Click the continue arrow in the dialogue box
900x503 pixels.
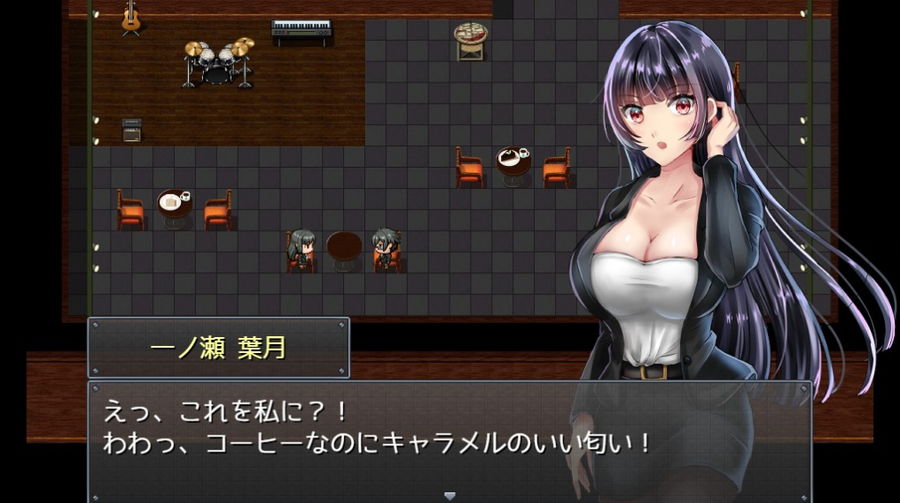449,494
